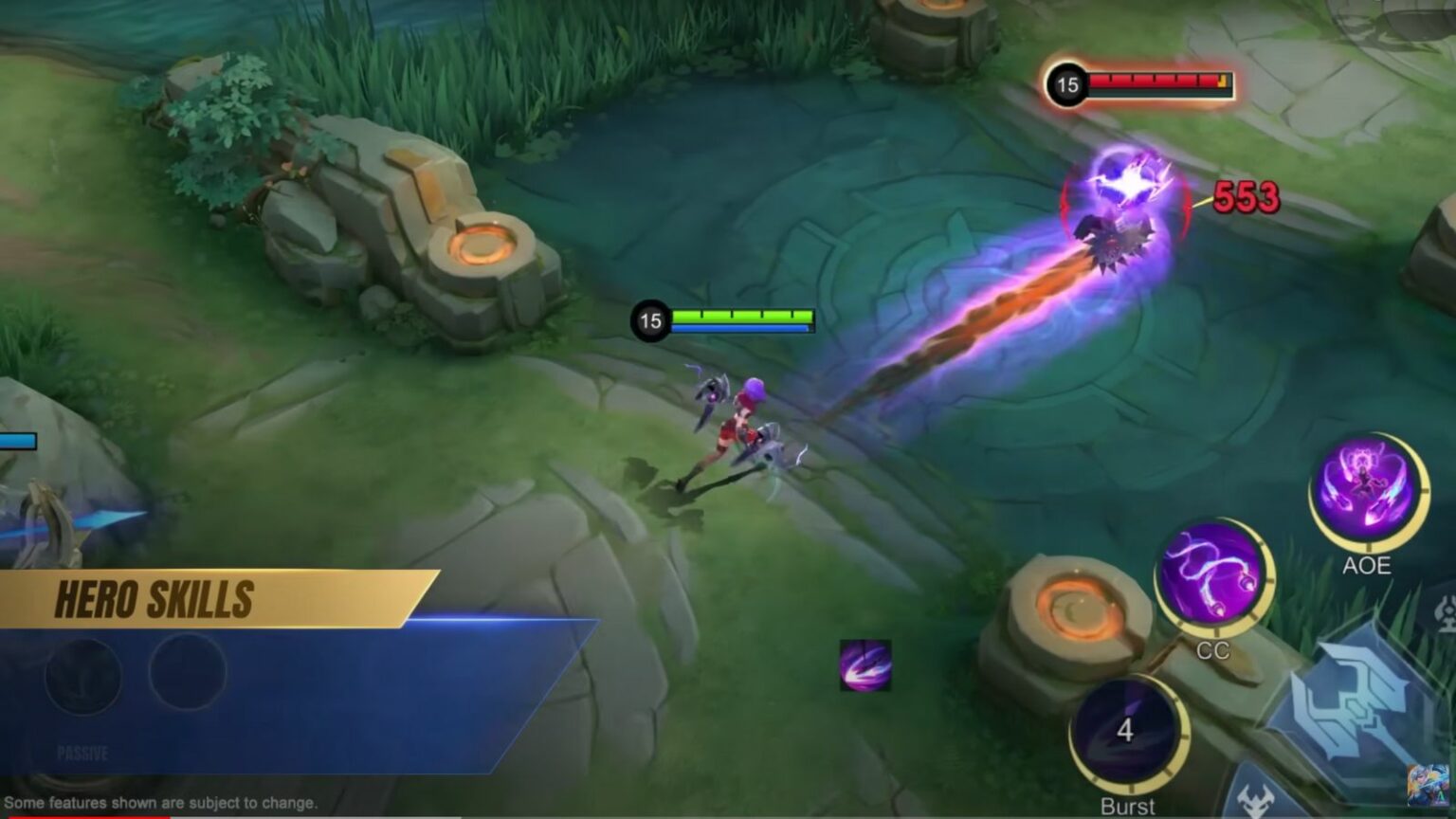The height and width of the screenshot is (819, 1456).
Task: Select the second empty skill slot circle
Action: tap(186, 673)
